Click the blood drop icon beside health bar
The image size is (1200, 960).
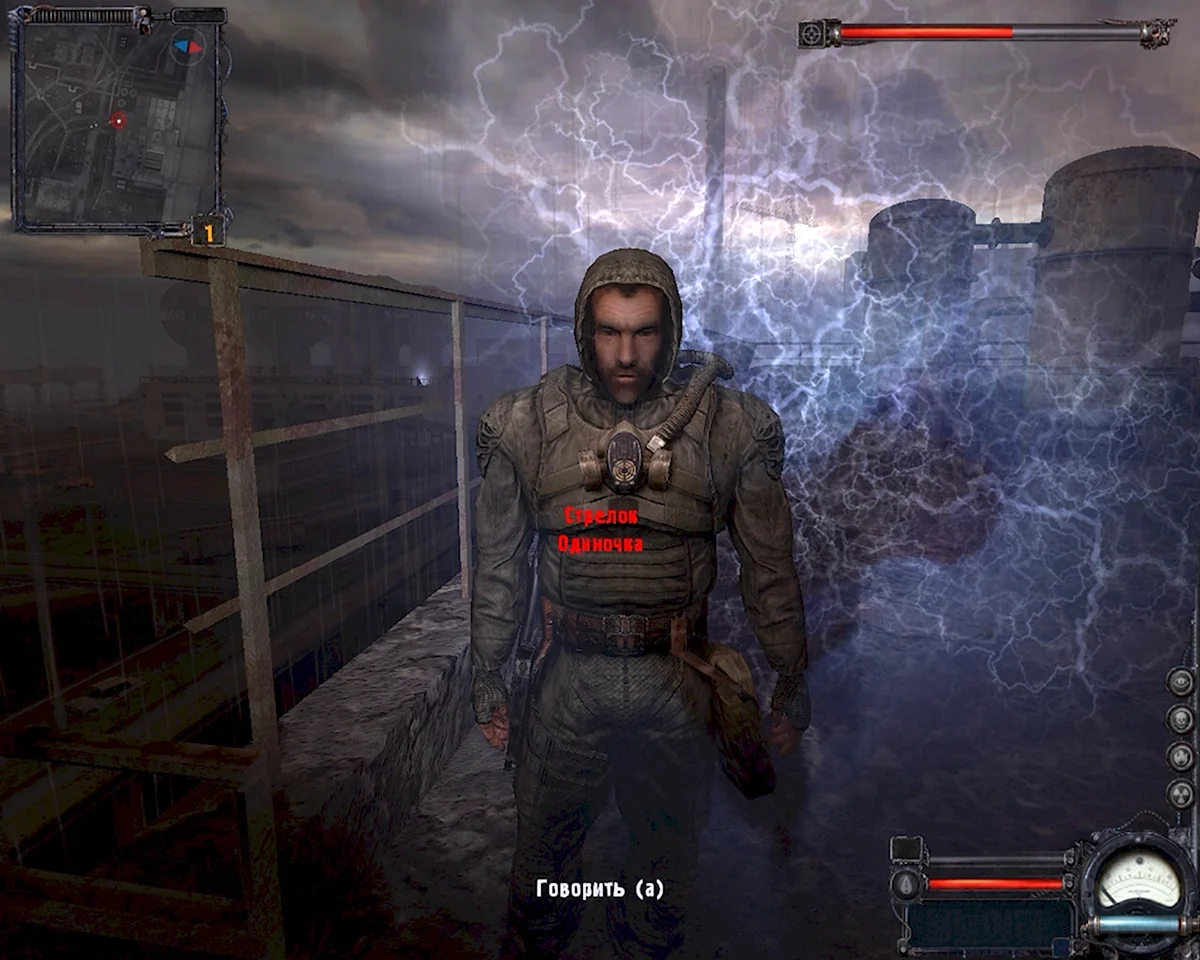[x=908, y=884]
